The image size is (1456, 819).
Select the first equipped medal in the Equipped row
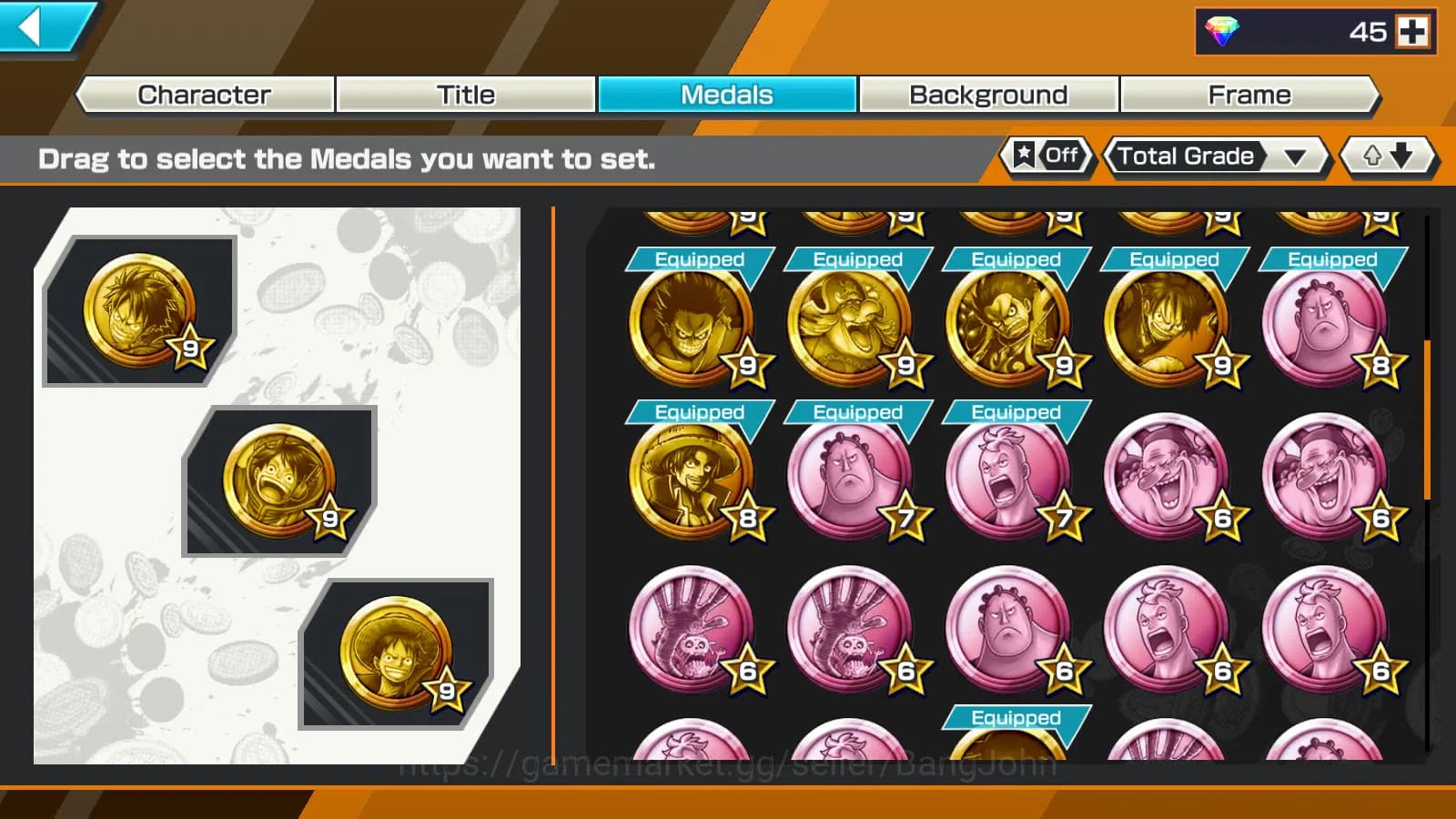pos(696,323)
